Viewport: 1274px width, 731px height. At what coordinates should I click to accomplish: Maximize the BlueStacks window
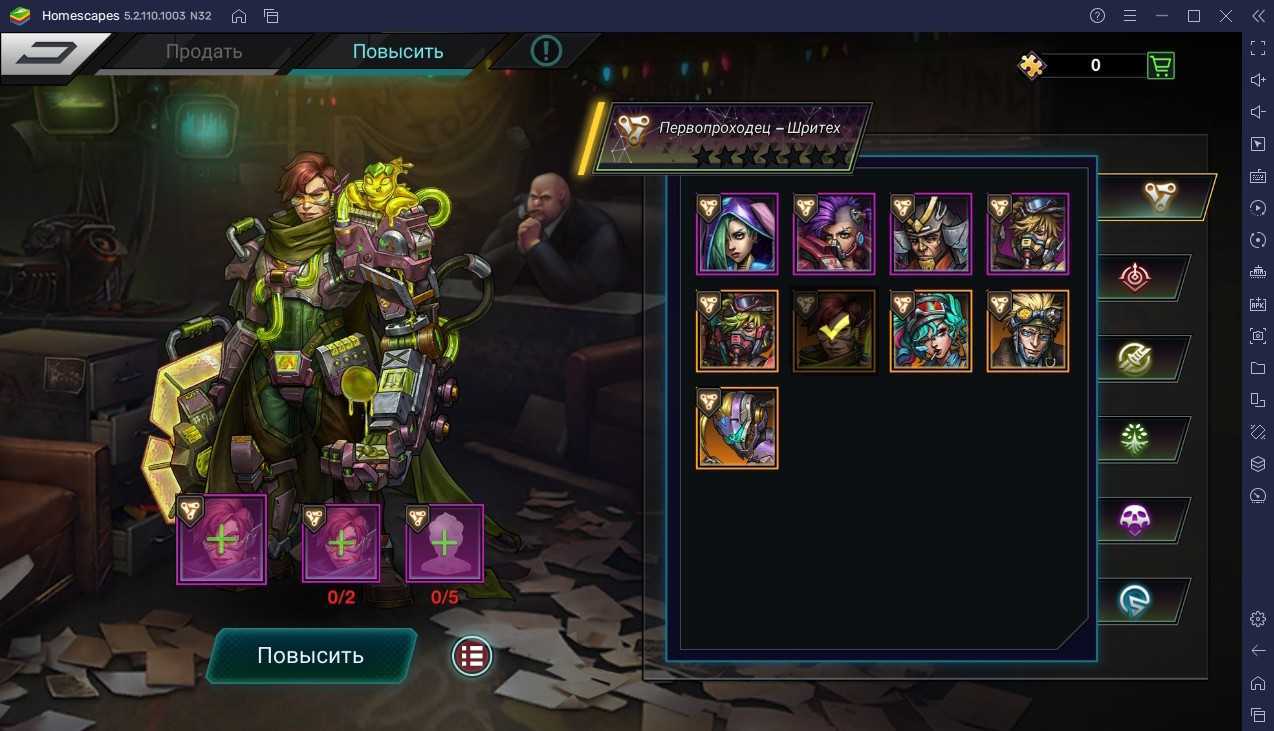(1193, 16)
